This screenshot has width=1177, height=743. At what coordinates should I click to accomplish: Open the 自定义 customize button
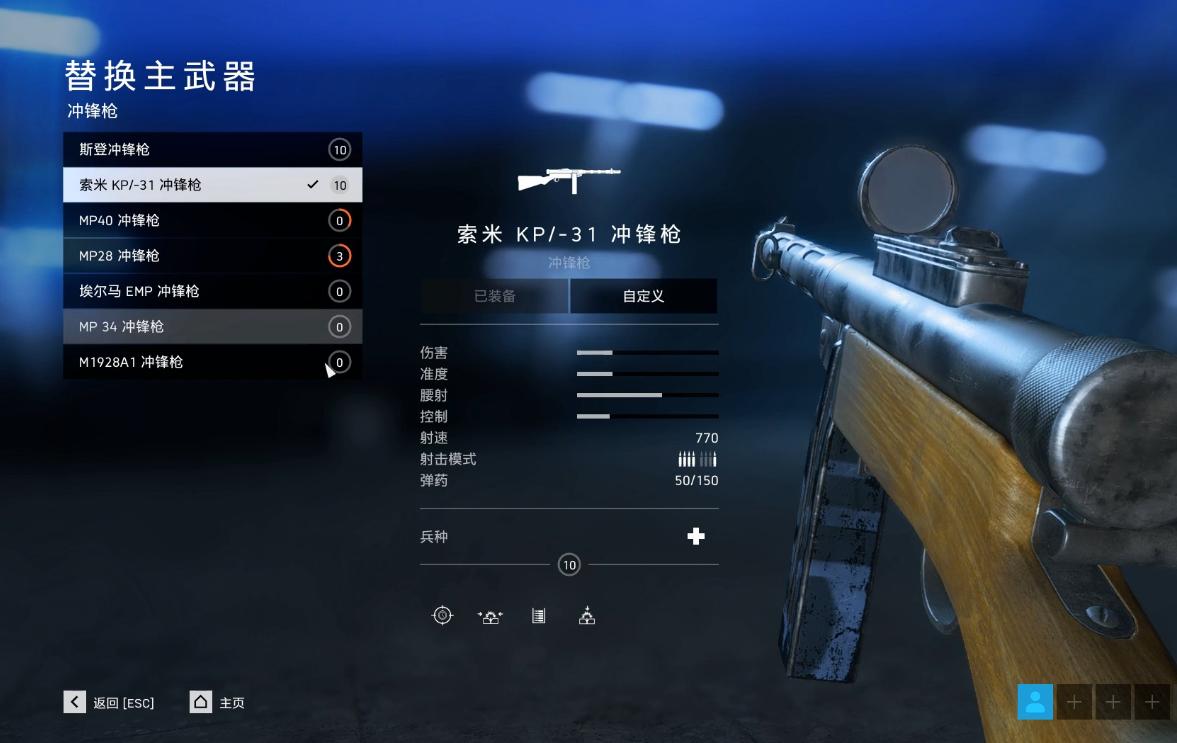tap(643, 296)
